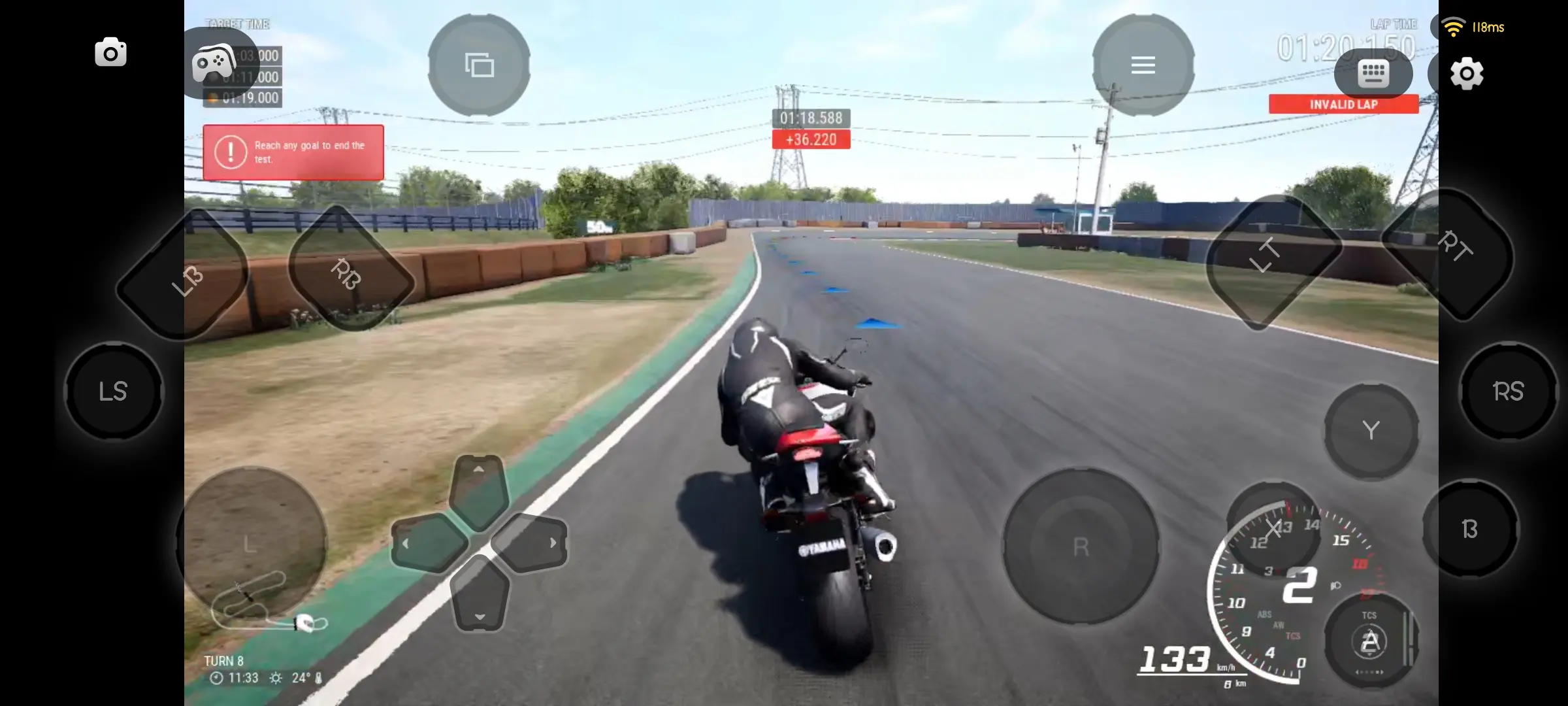Show the virtual keyboard icon
The height and width of the screenshot is (706, 1568).
[1374, 73]
